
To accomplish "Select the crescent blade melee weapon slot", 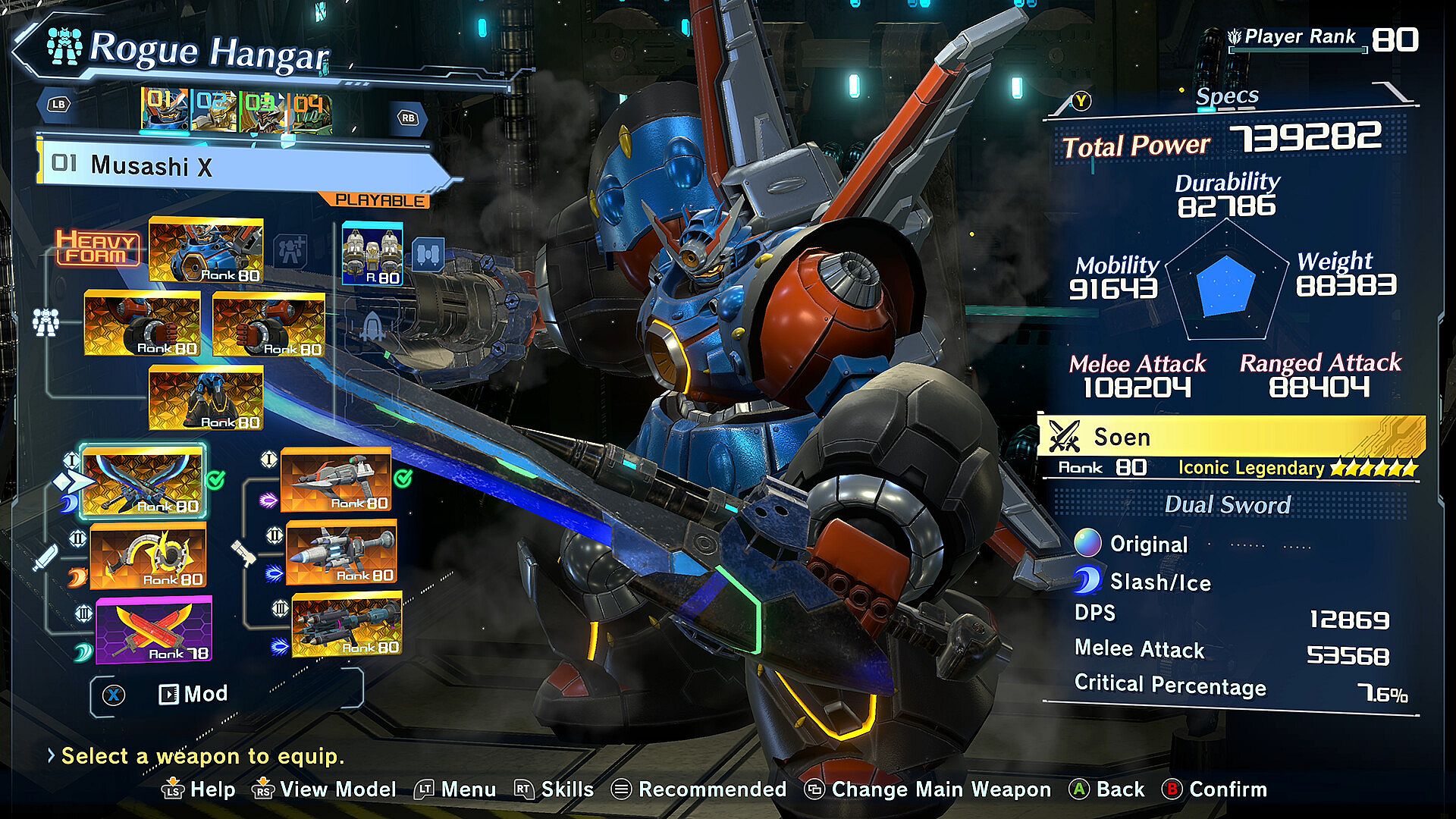I will click(x=148, y=556).
